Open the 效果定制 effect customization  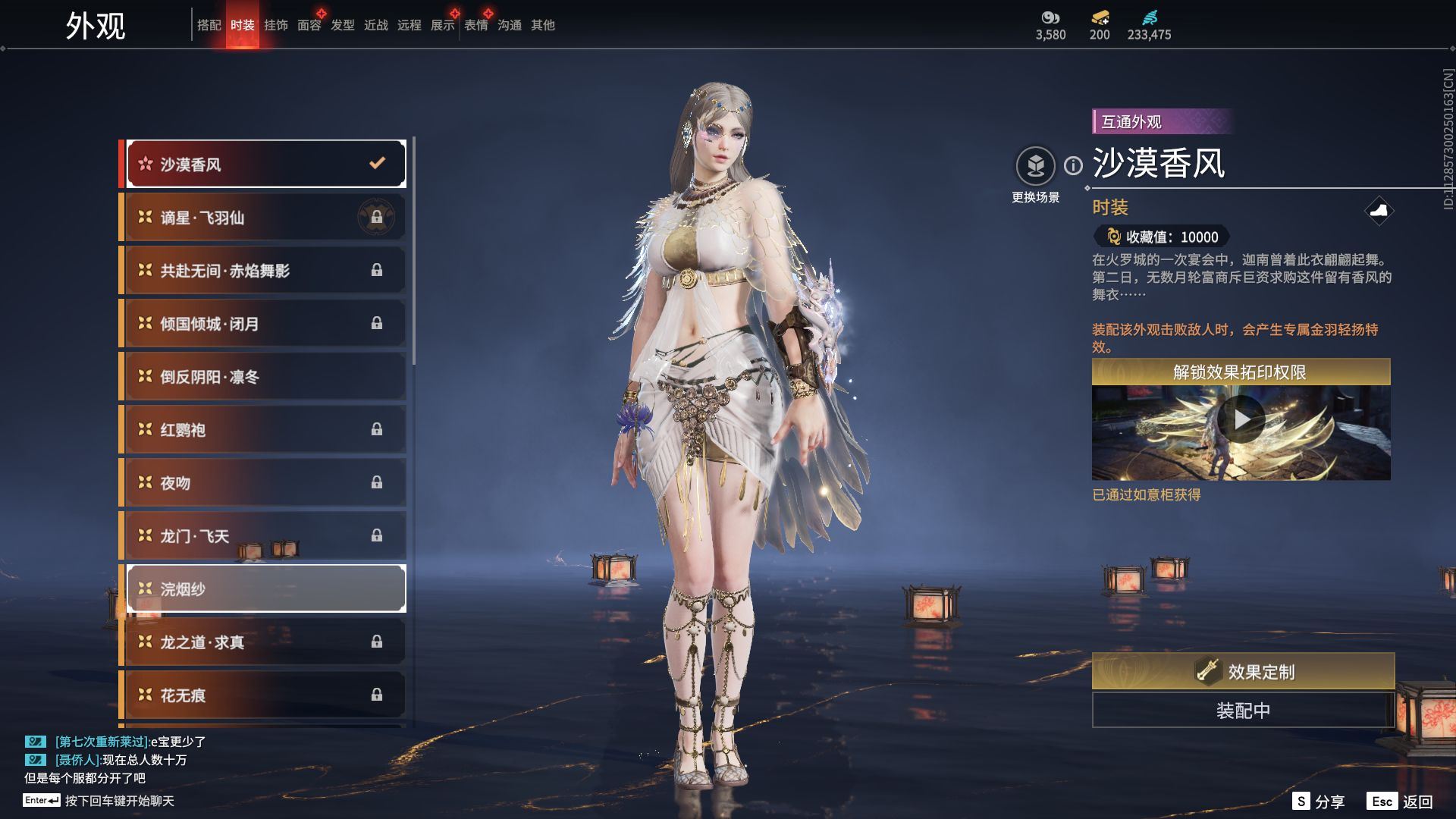1242,671
